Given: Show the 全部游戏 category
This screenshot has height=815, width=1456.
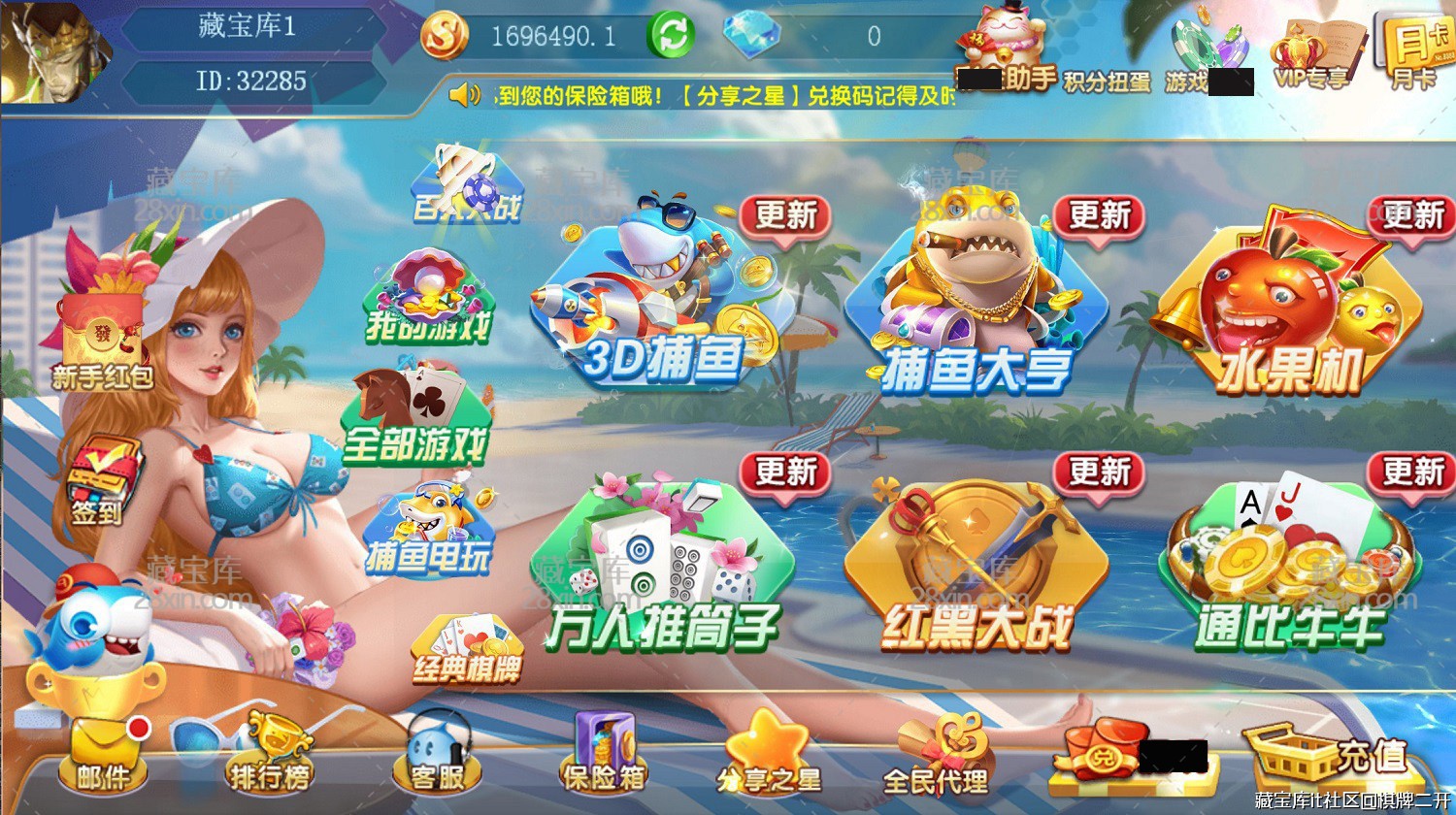Looking at the screenshot, I should point(414,417).
